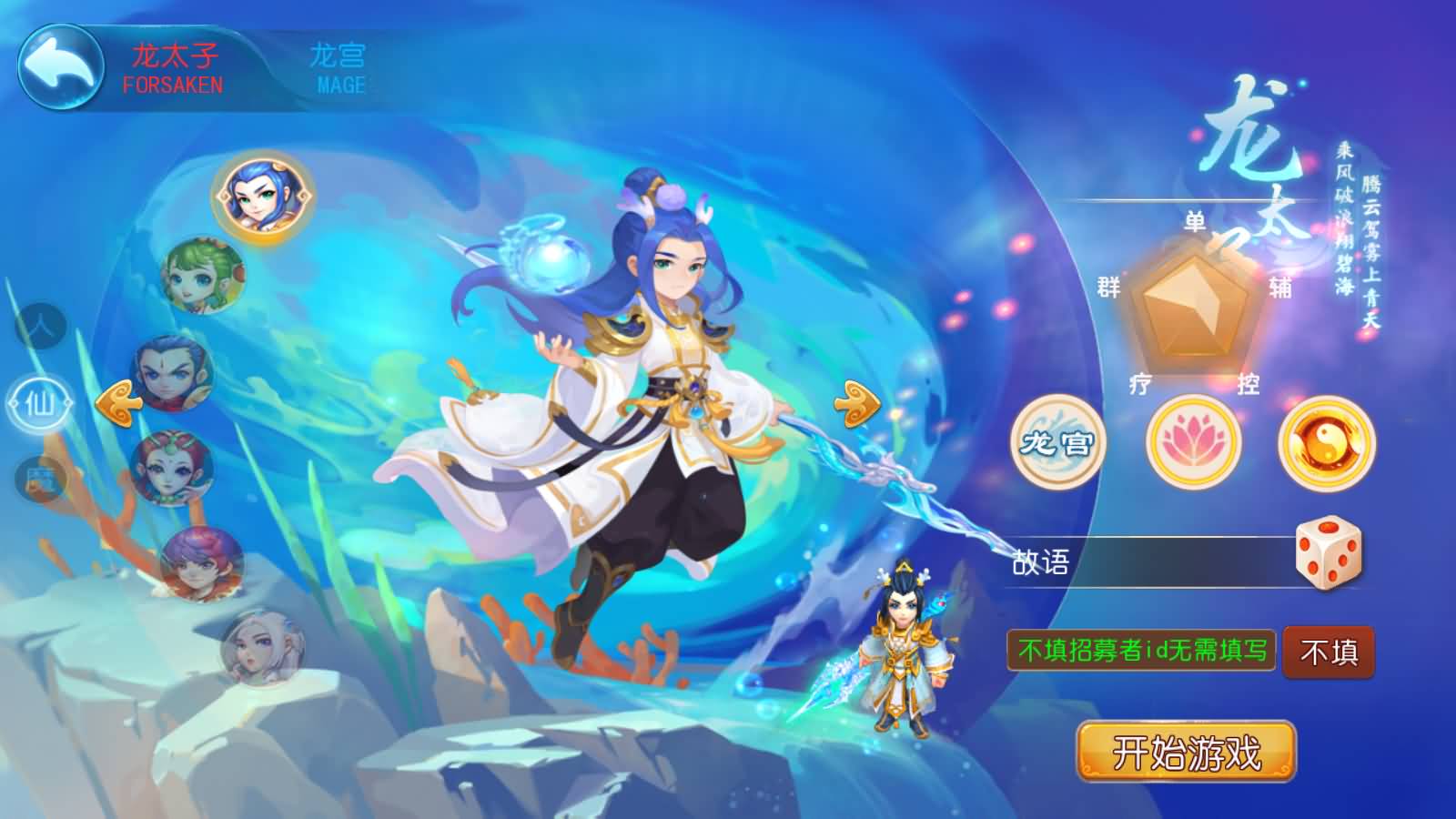Screen dimensions: 1456x819
Task: Switch to the 龙太子 FORSAKEN tab
Action: 171,64
